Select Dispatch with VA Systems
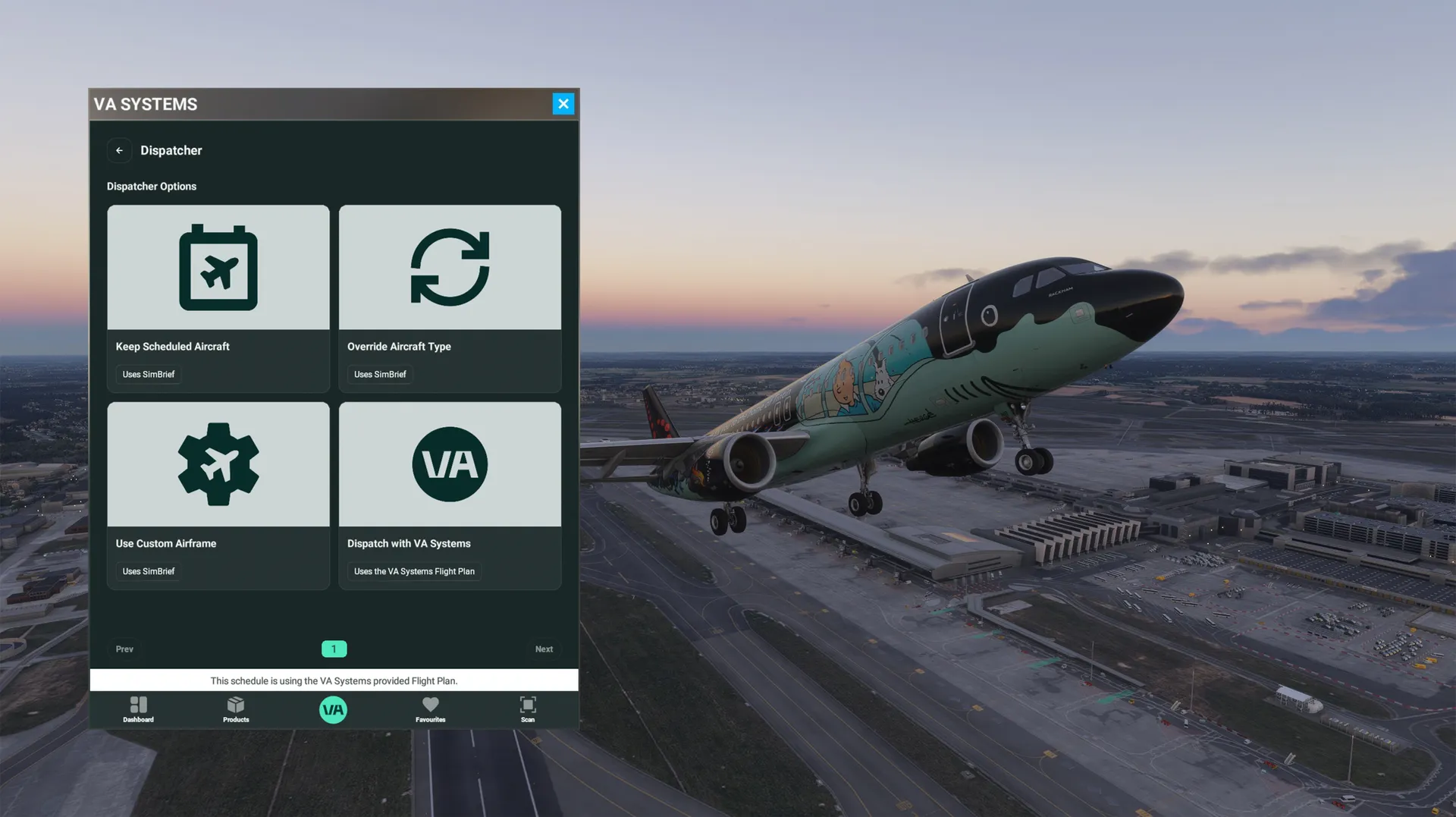1456x817 pixels. click(450, 495)
